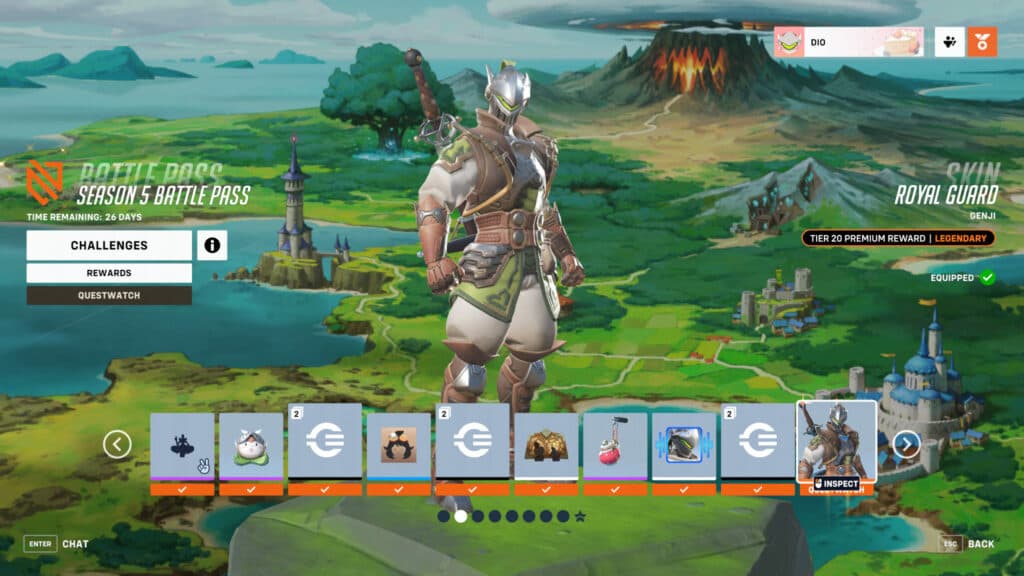Viewport: 1024px width, 576px height.
Task: Pick the red potion weapon charm reward
Action: (615, 445)
